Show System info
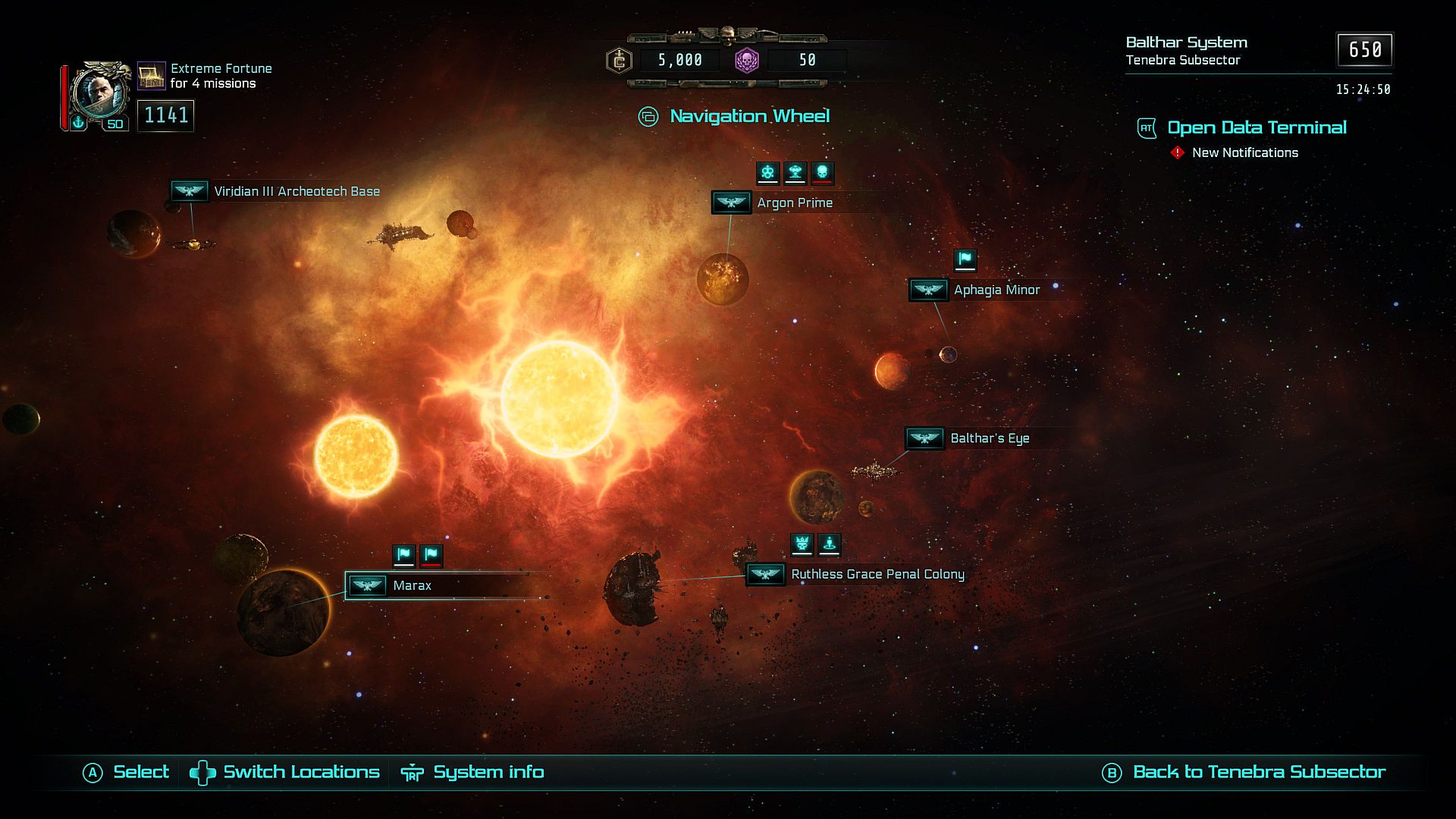Image resolution: width=1456 pixels, height=819 pixels. click(488, 772)
